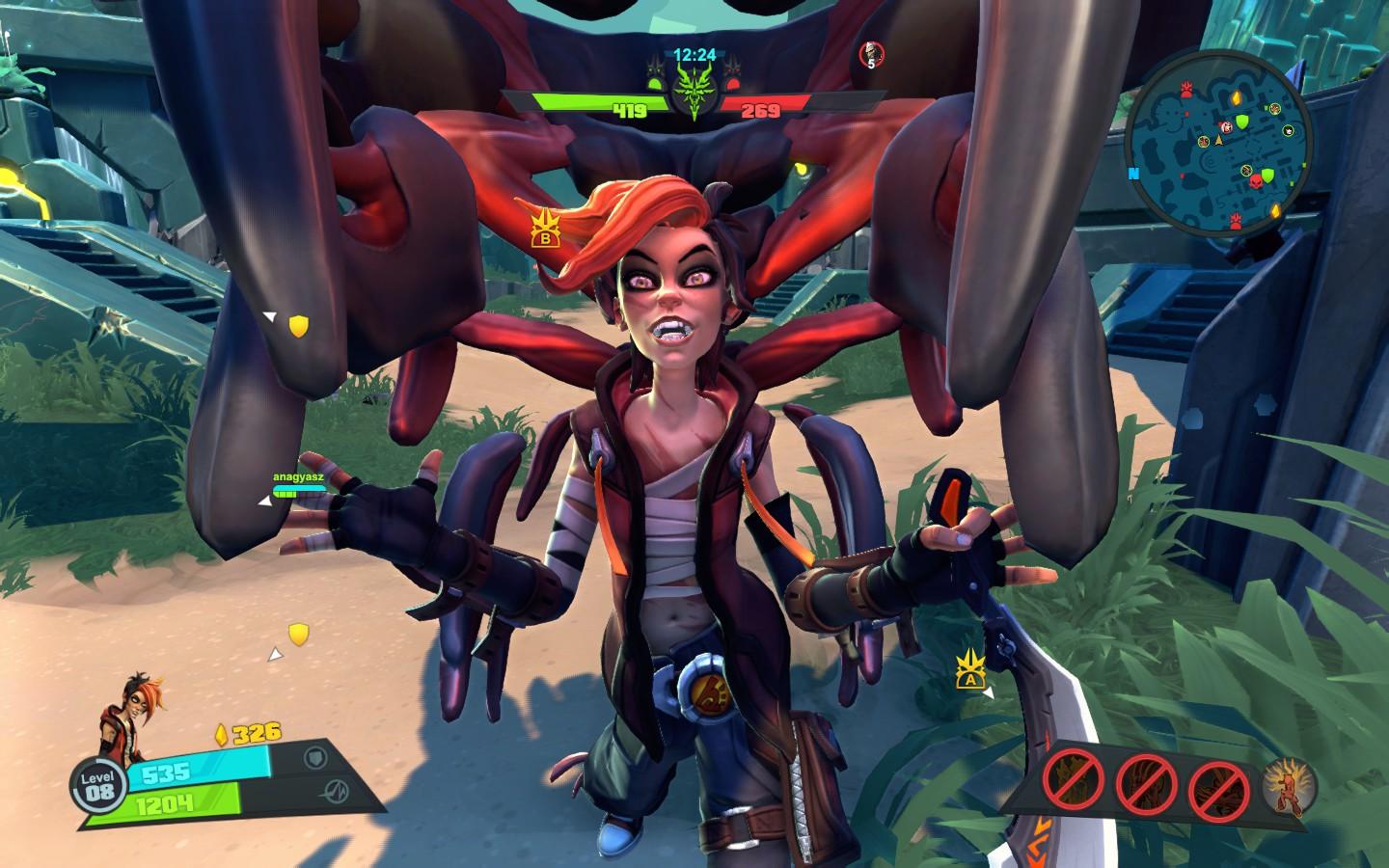Click the shield icon beside the blue bar
The image size is (1389, 868).
[x=316, y=756]
